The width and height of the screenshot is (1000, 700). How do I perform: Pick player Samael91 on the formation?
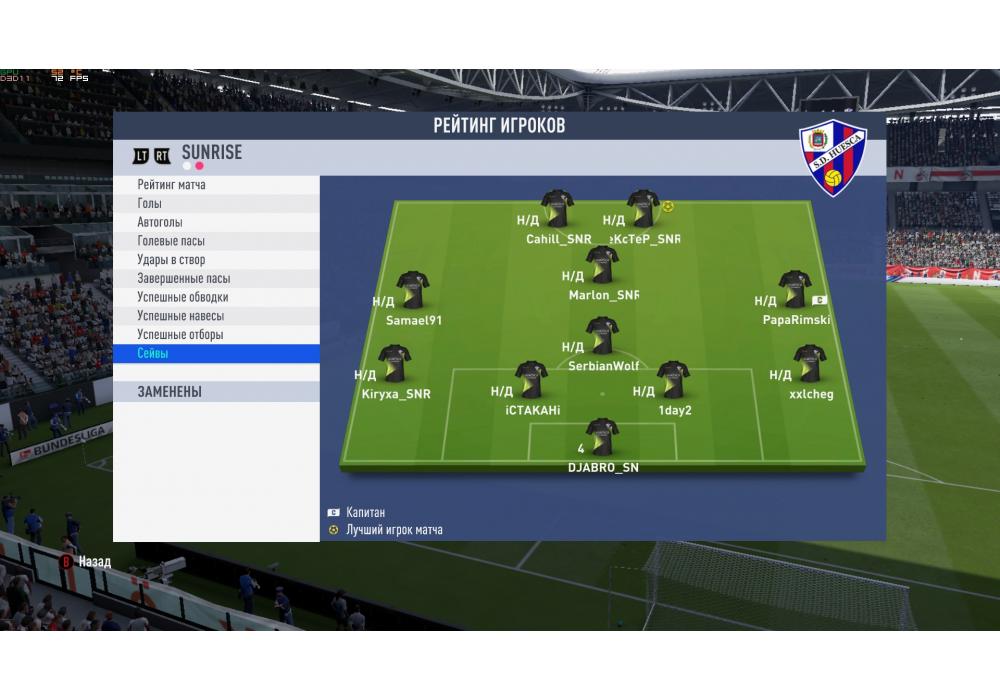(412, 290)
